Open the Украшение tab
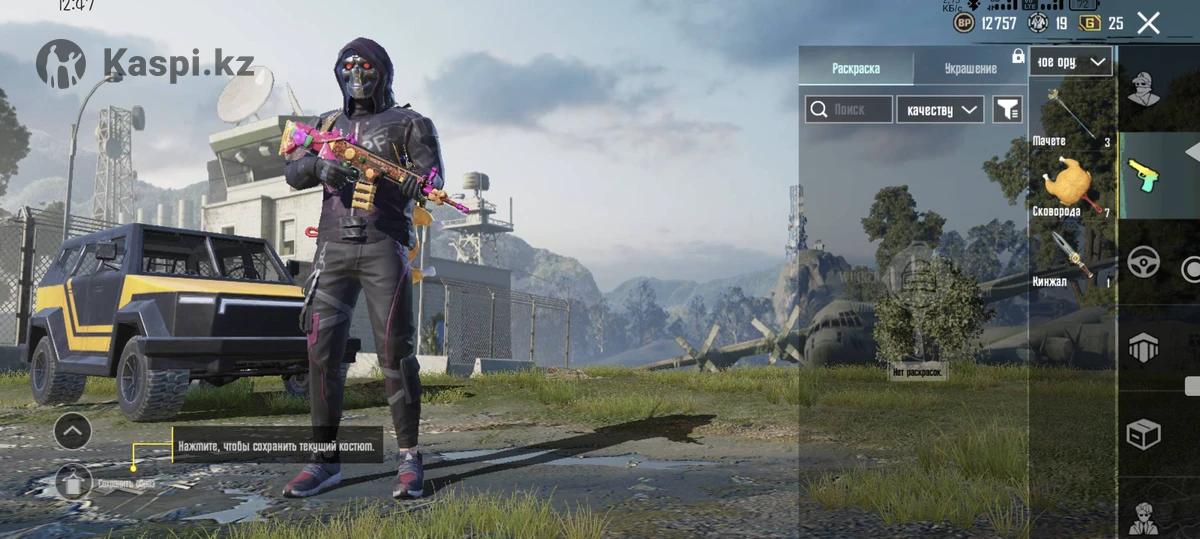Screen dimensions: 1200x539 [x=970, y=68]
